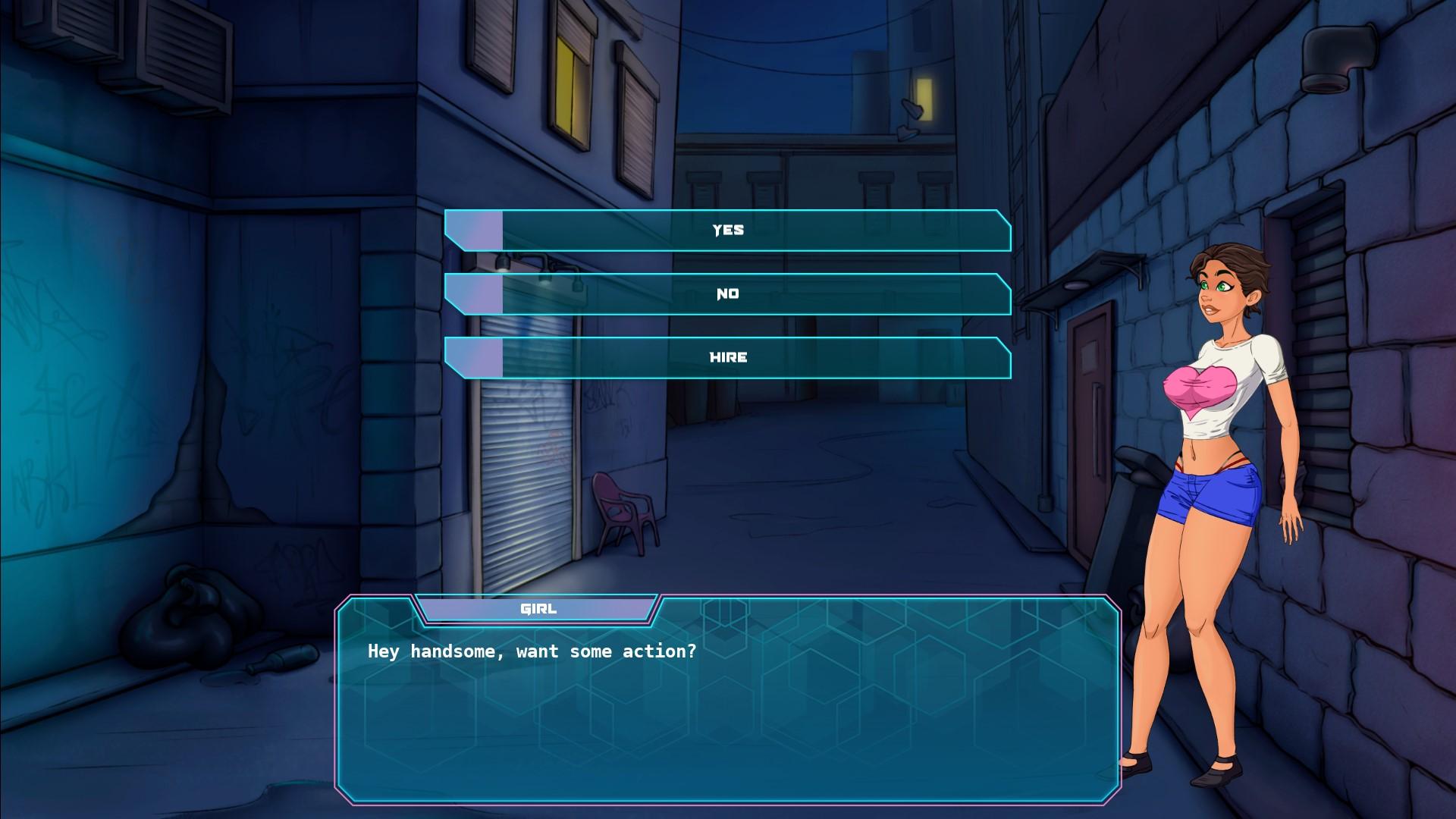Pick the HIRE choice

[x=728, y=358]
